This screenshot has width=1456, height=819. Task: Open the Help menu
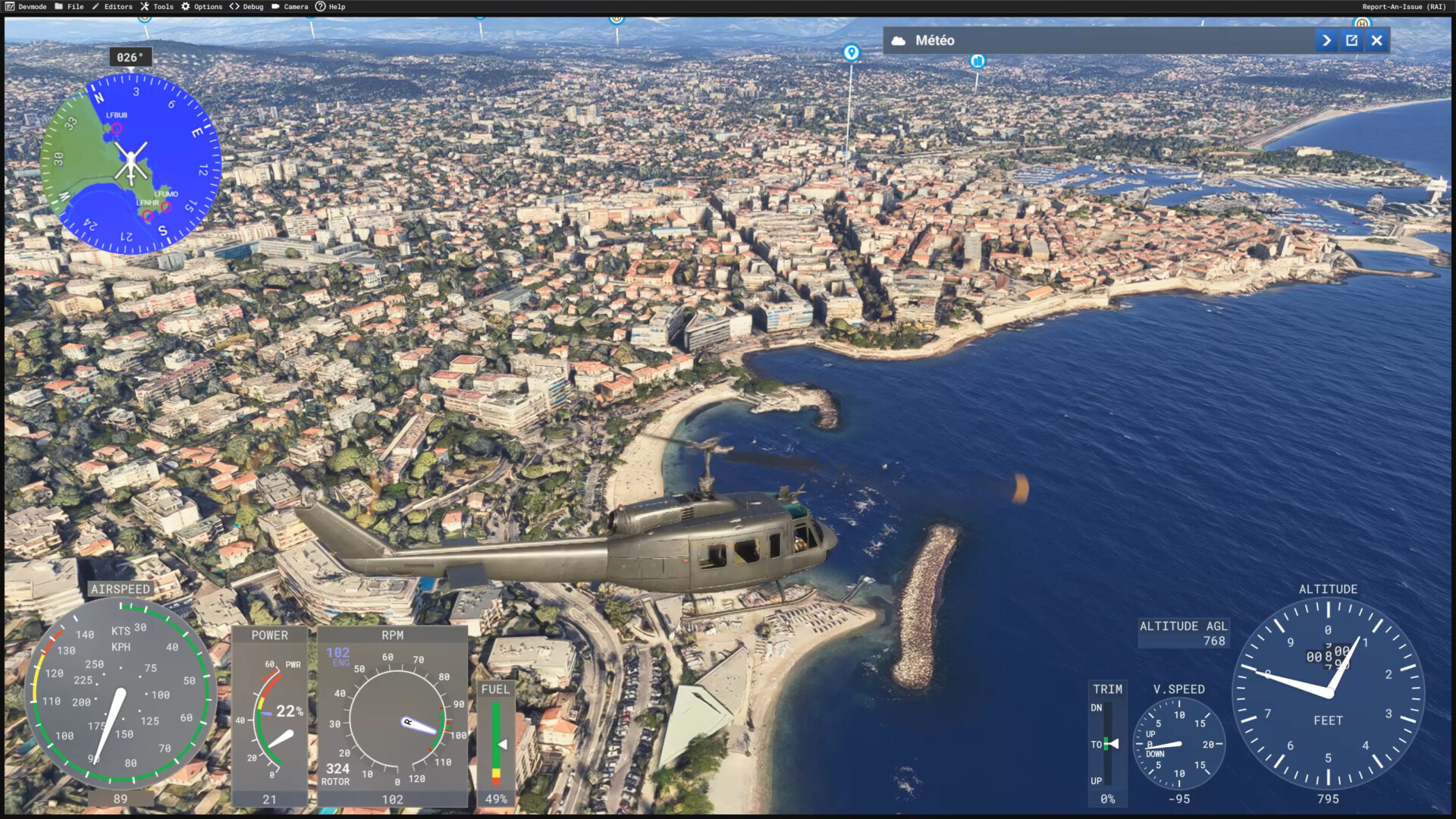click(x=331, y=7)
